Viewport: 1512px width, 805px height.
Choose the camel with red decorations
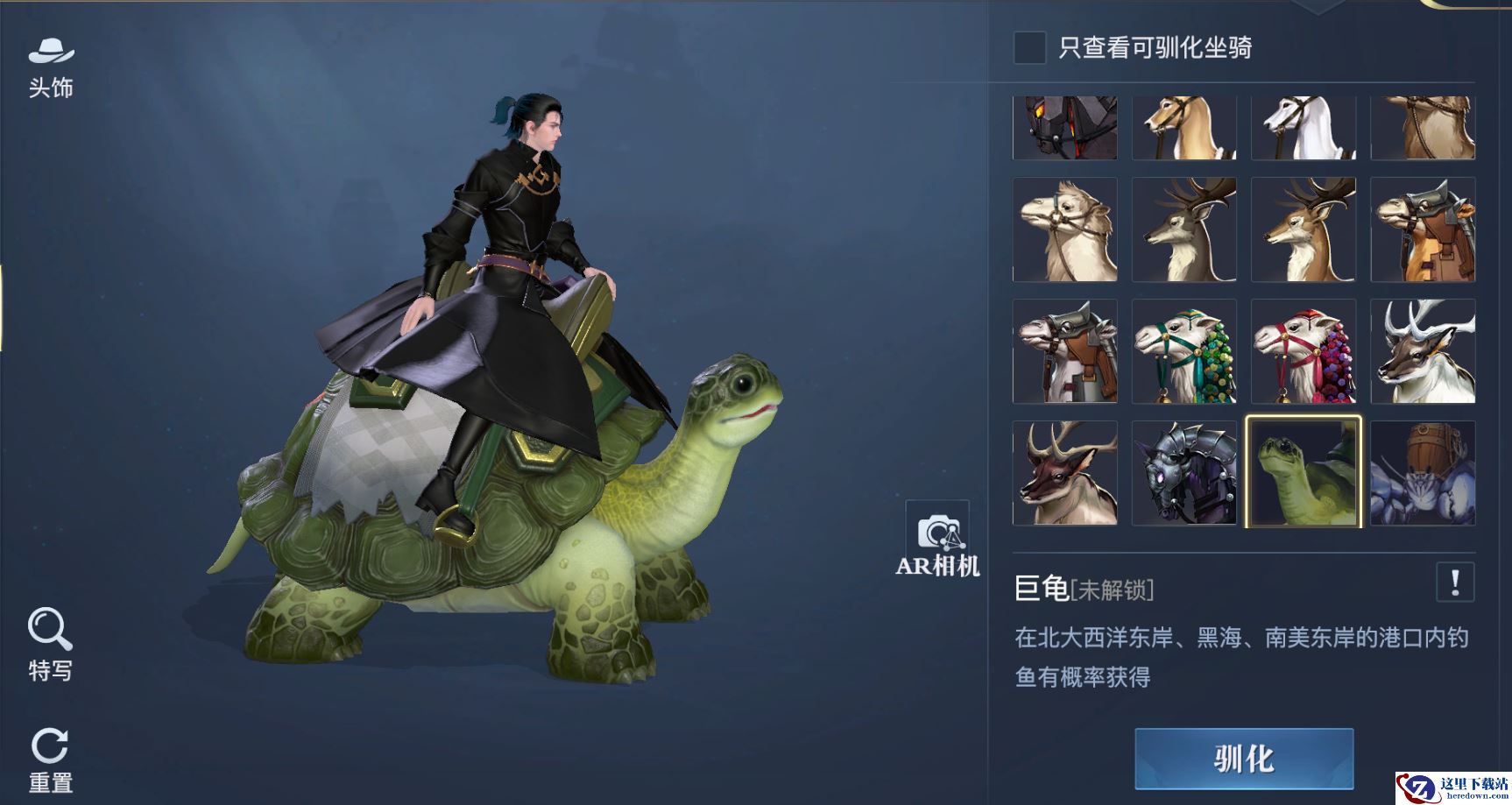coord(1304,351)
